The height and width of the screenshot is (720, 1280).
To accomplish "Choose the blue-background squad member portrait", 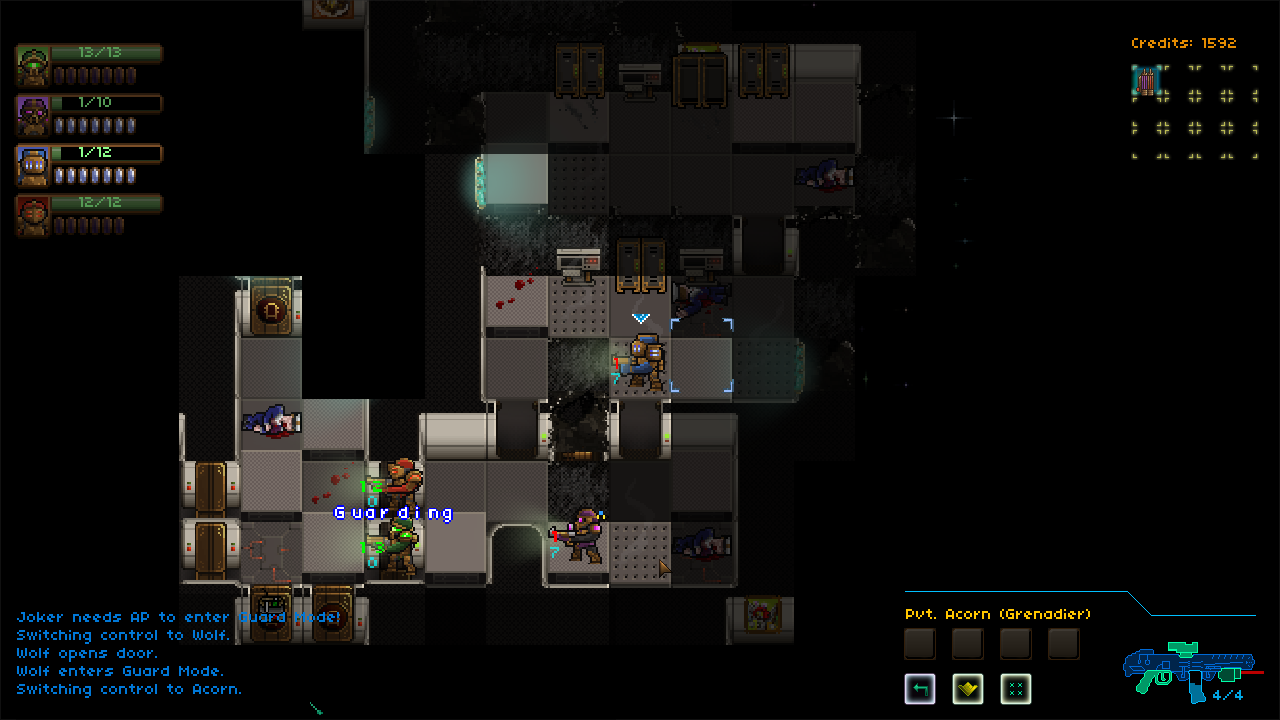I will 34,166.
